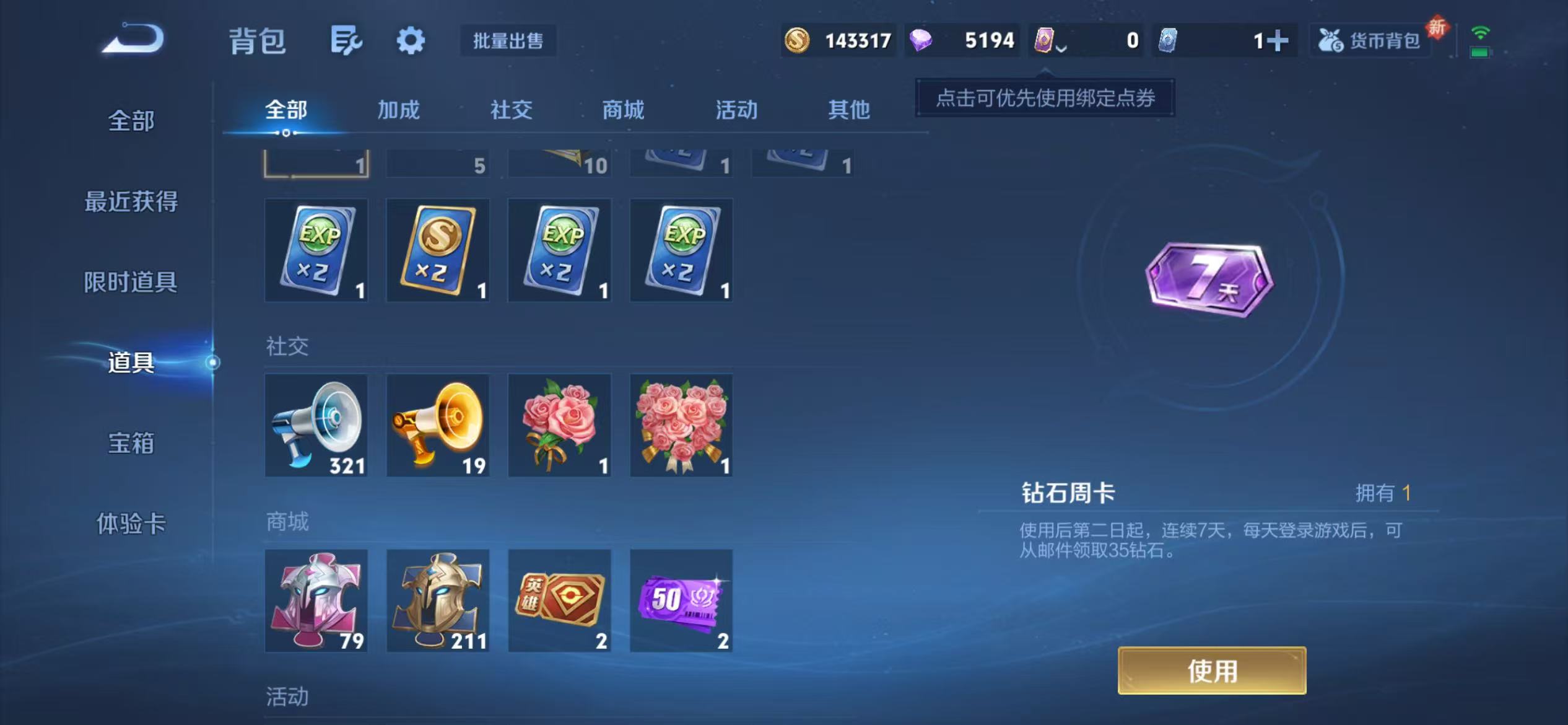
Task: Switch to the 商城 tab
Action: click(622, 110)
